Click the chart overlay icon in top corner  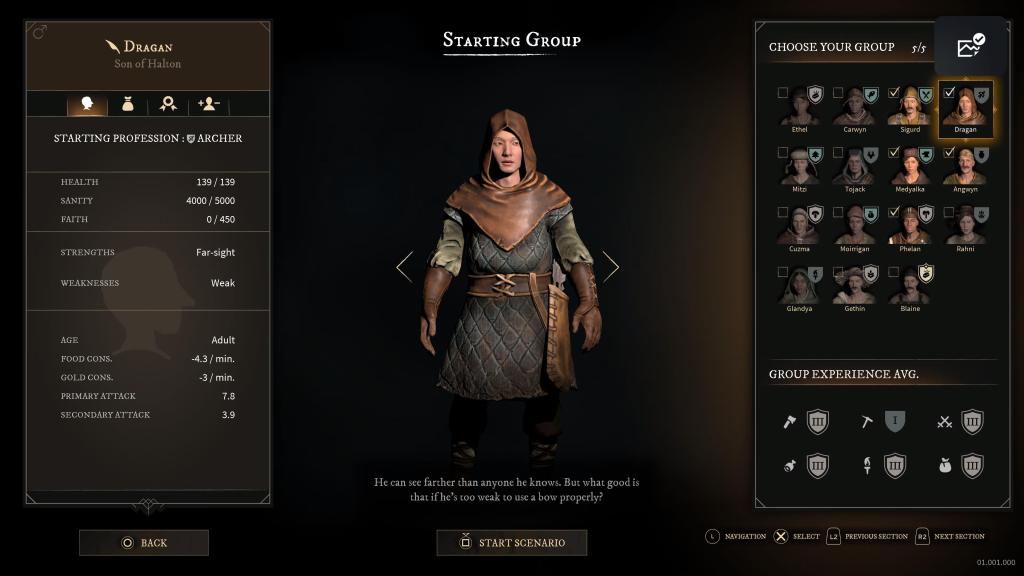click(970, 46)
